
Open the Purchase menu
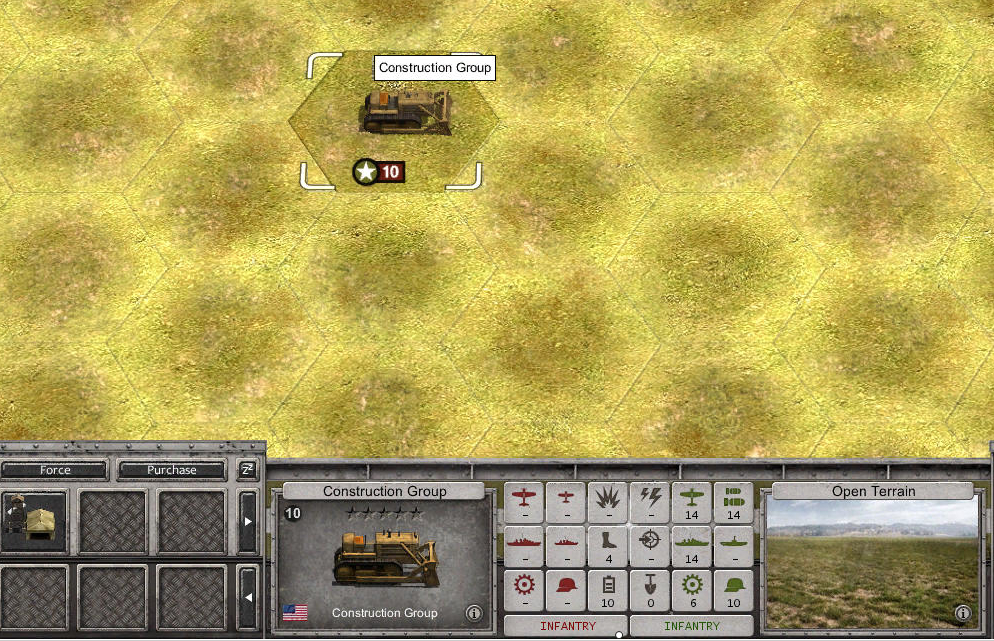(172, 470)
